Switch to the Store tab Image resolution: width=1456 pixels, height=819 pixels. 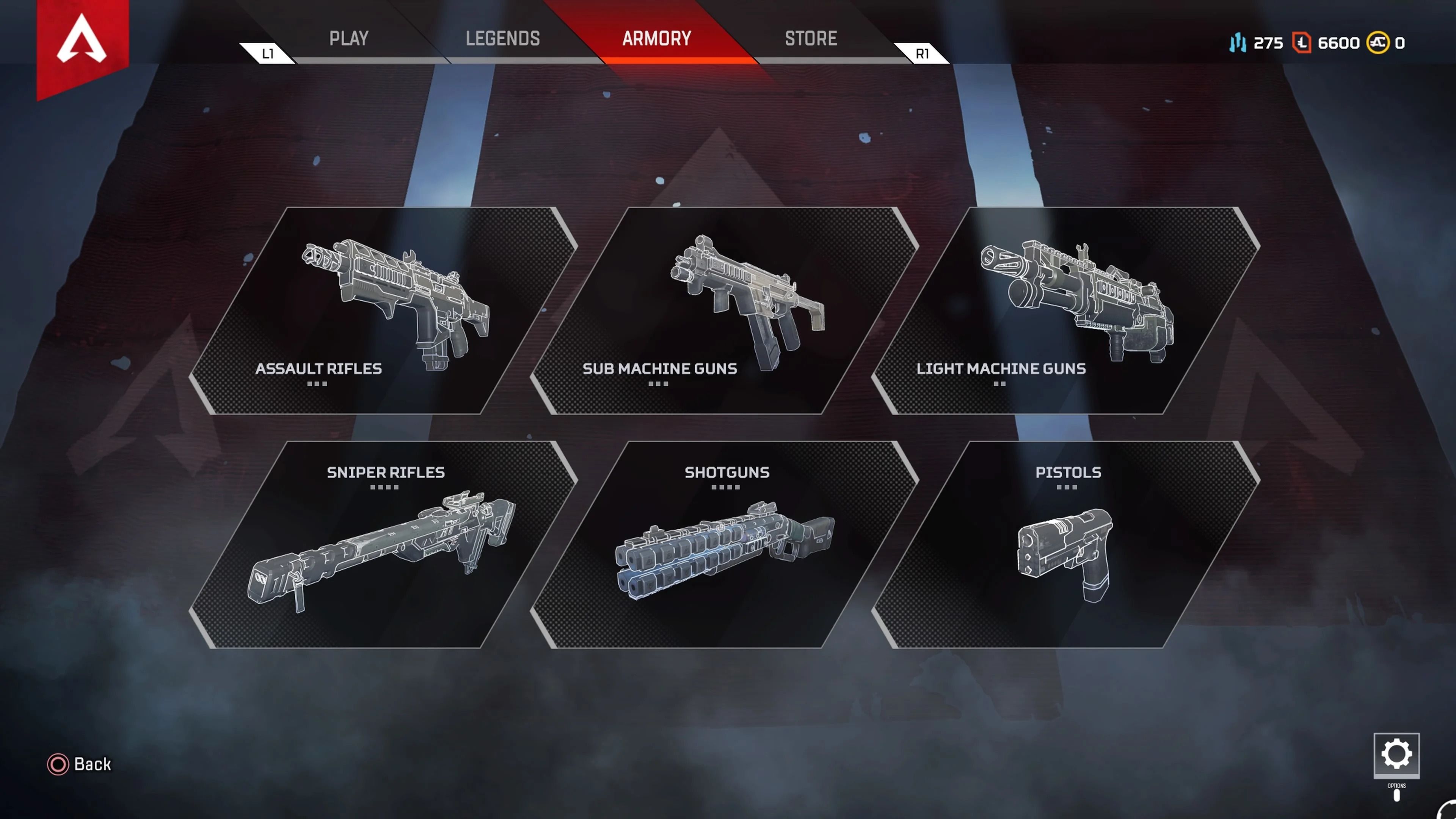tap(811, 38)
